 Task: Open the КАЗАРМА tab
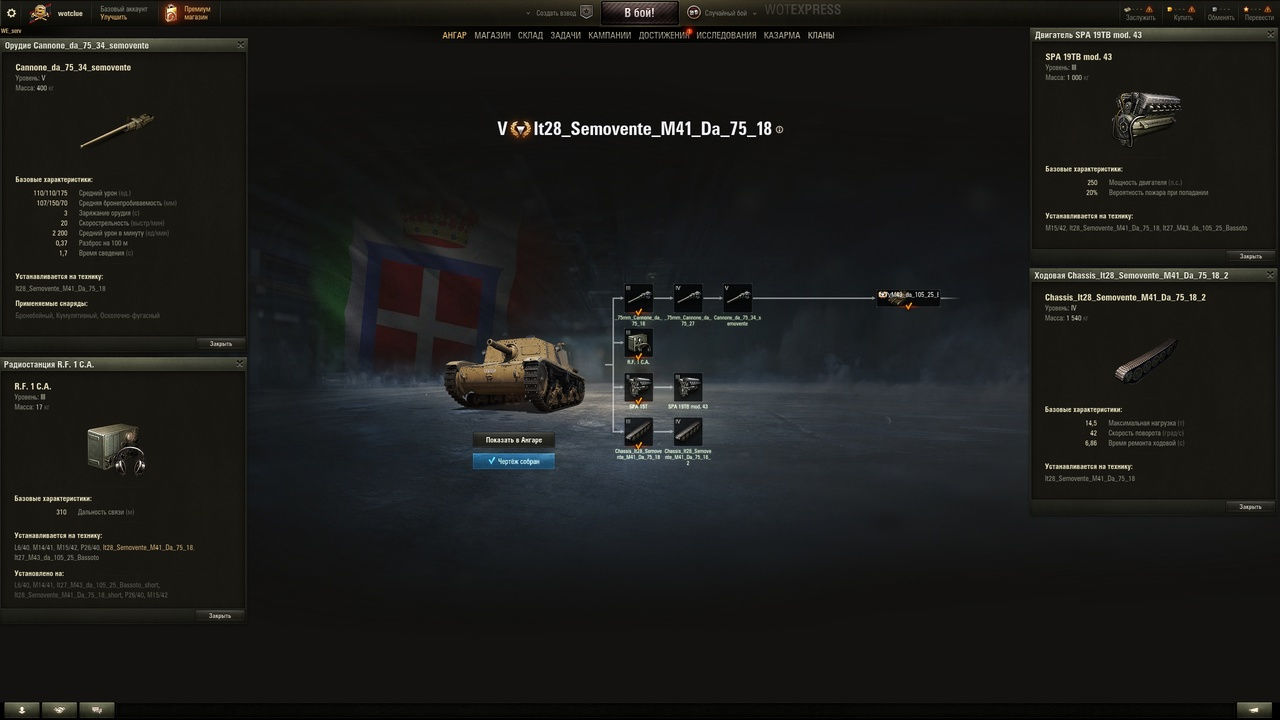pos(782,35)
